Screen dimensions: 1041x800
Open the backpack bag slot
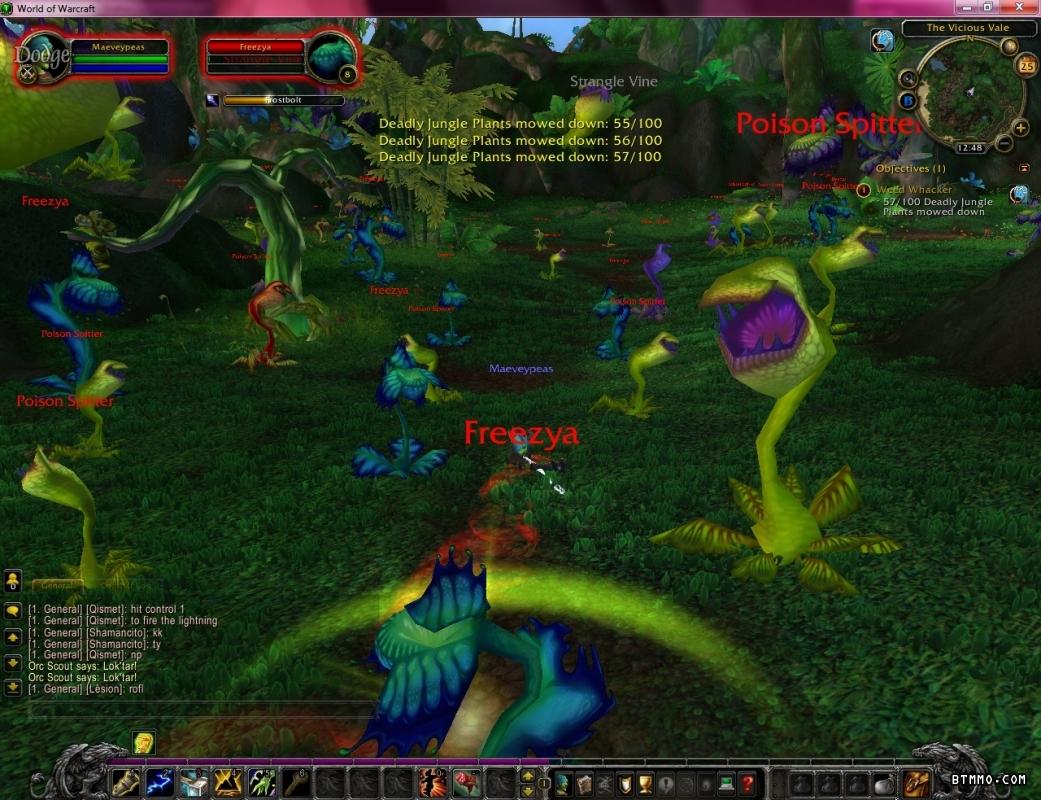917,782
